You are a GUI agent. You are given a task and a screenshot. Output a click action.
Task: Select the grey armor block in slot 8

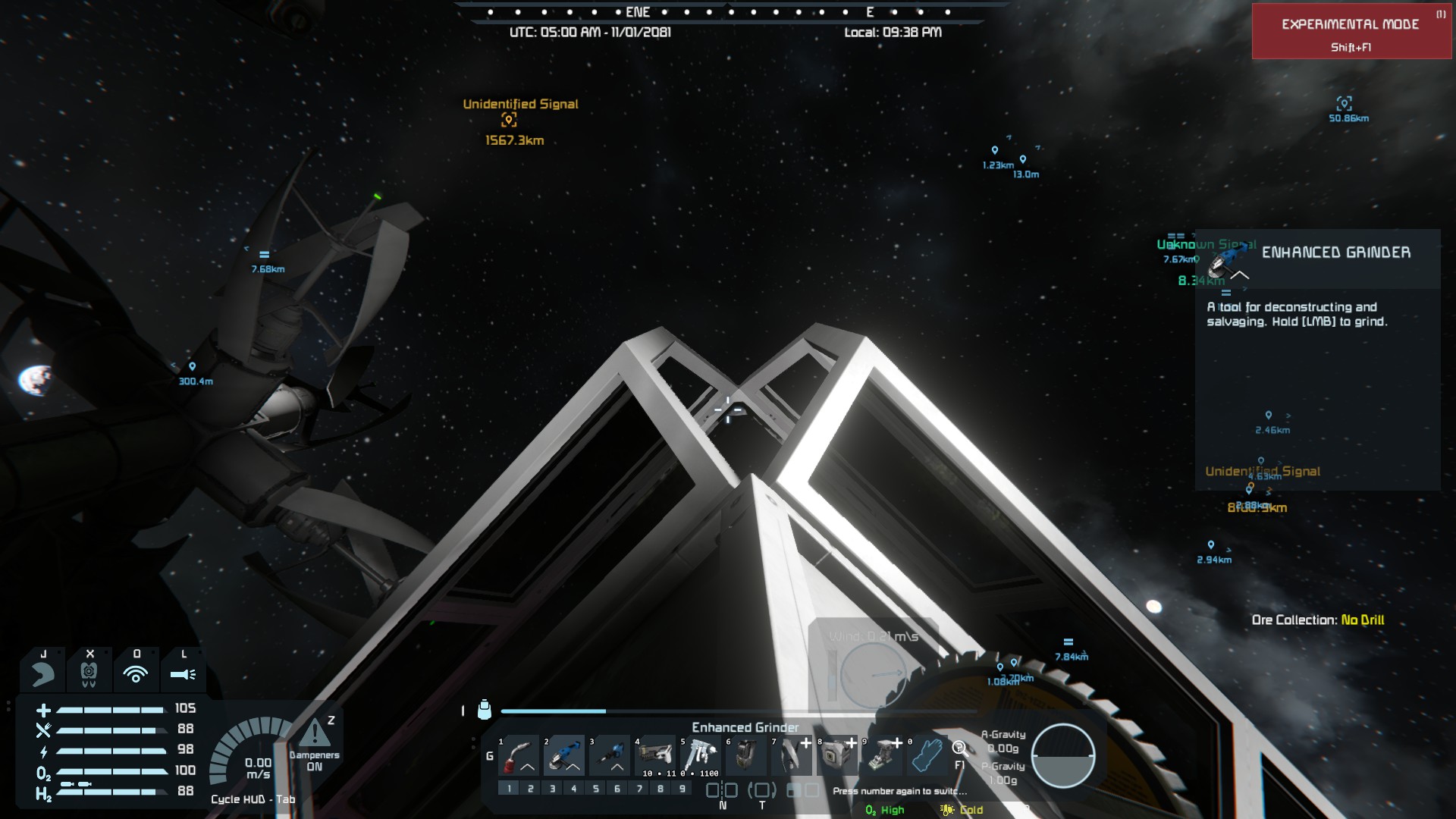coord(837,756)
